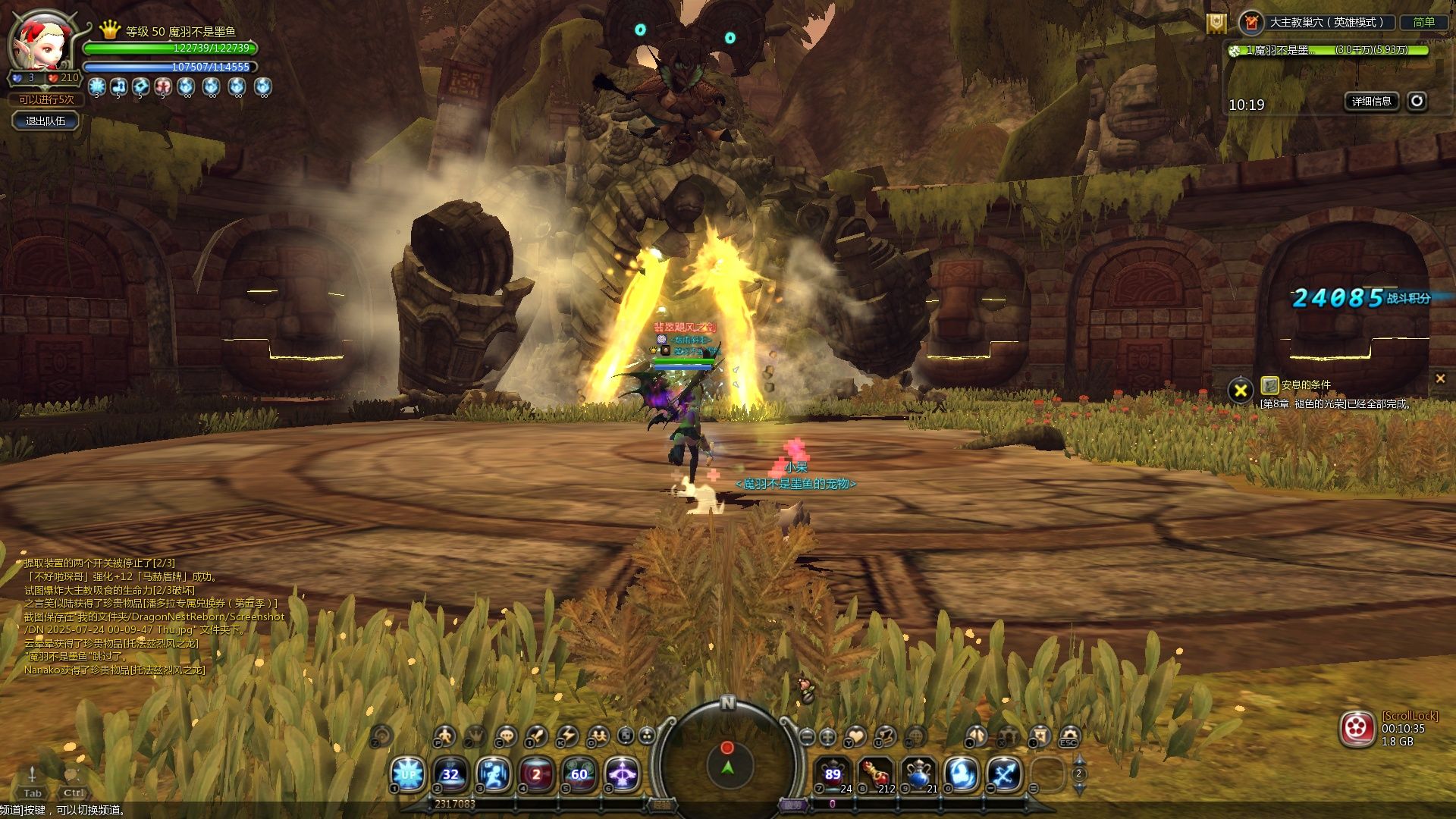Viewport: 1456px width, 819px height.
Task: Use the blue mana potion slot with 21
Action: click(918, 774)
